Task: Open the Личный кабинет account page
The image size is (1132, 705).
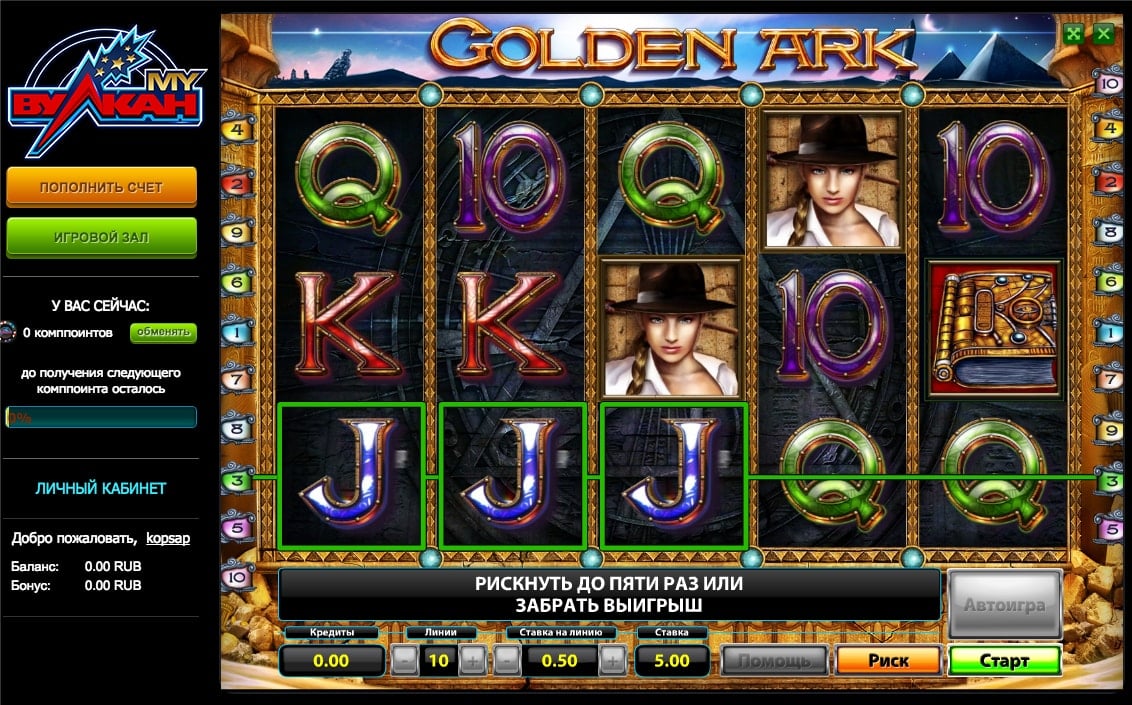Action: click(x=101, y=488)
